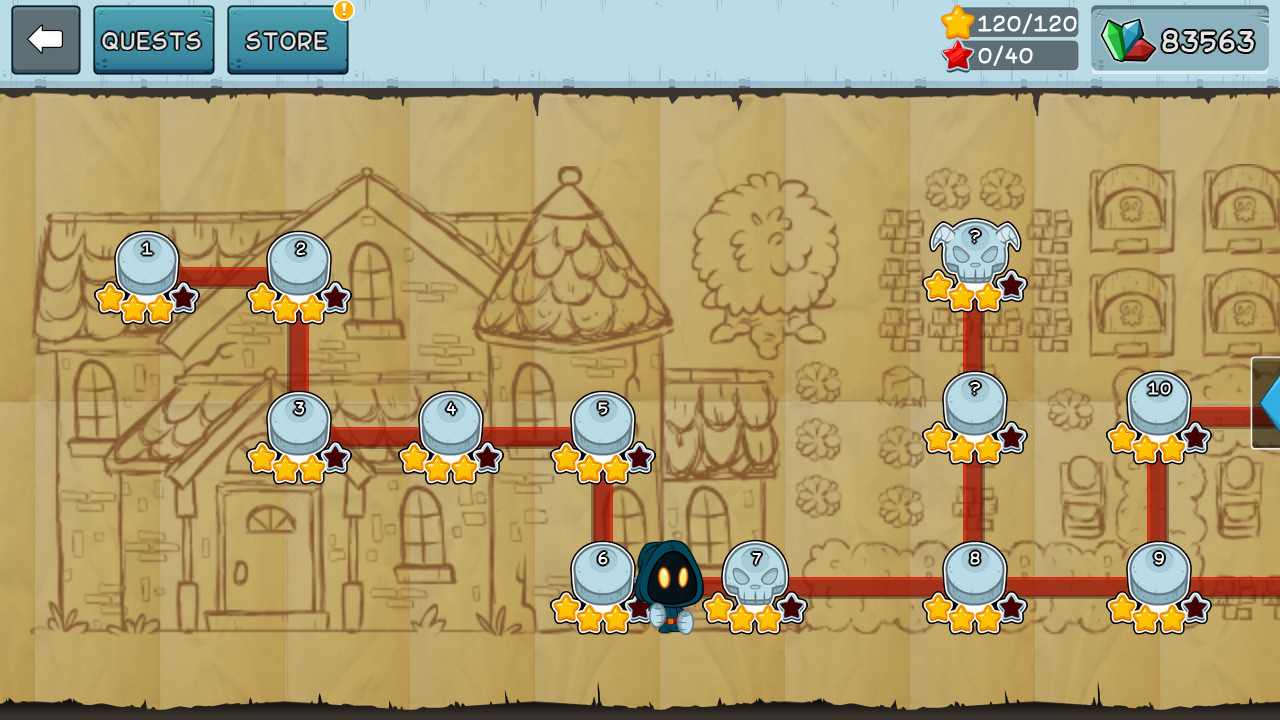Screen dimensions: 1280x720
Task: Switch to the Store screen
Action: point(287,40)
